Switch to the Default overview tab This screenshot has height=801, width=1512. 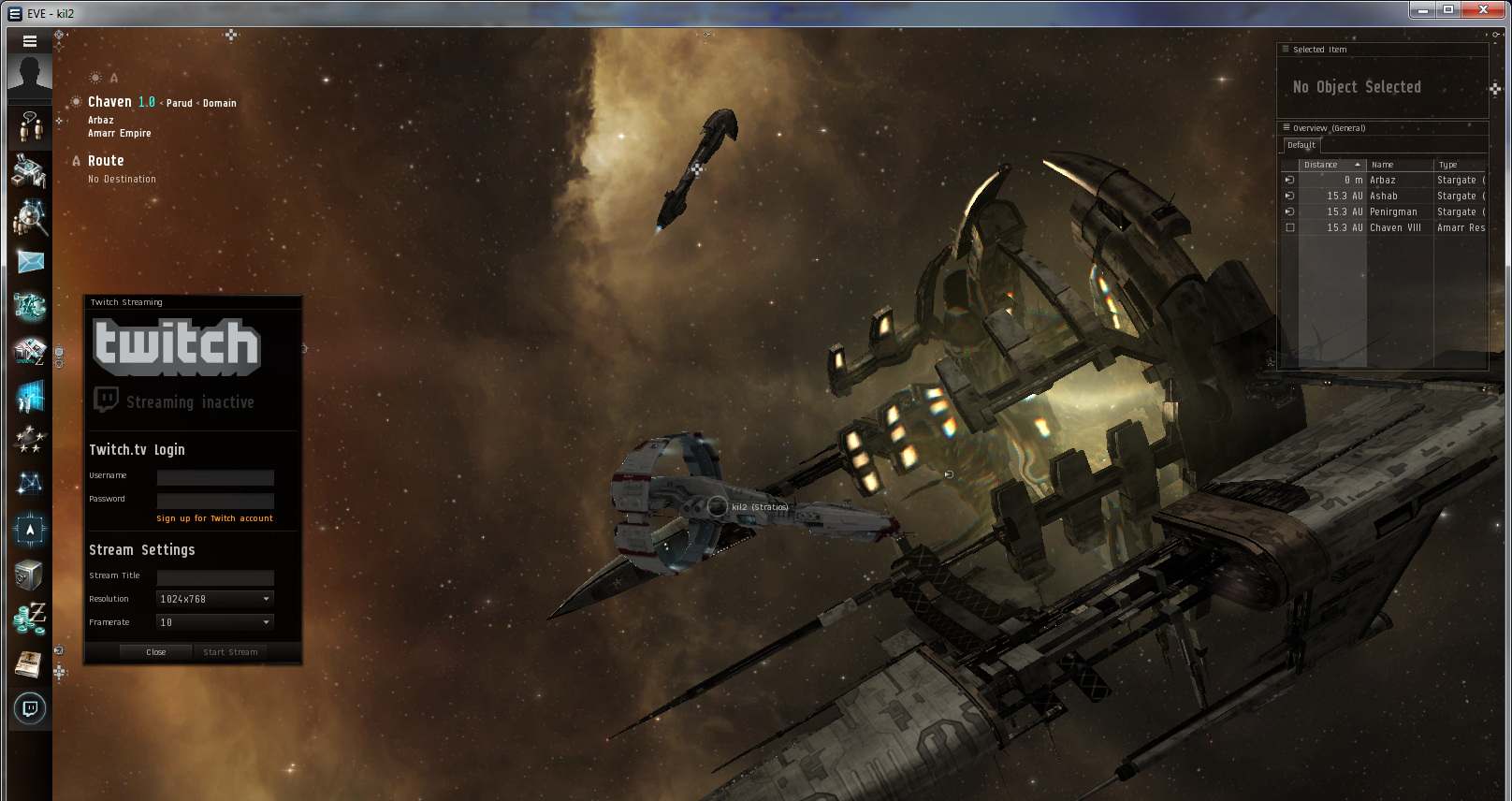[x=1301, y=145]
